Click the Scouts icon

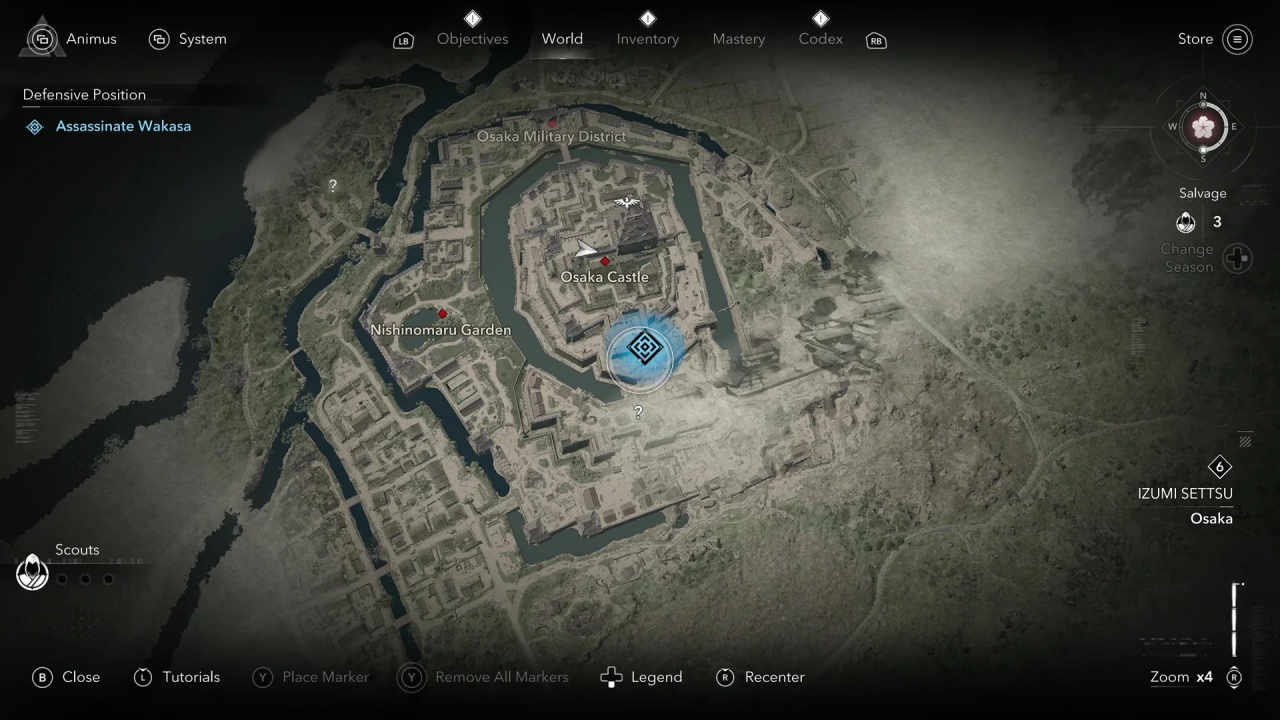pos(32,573)
